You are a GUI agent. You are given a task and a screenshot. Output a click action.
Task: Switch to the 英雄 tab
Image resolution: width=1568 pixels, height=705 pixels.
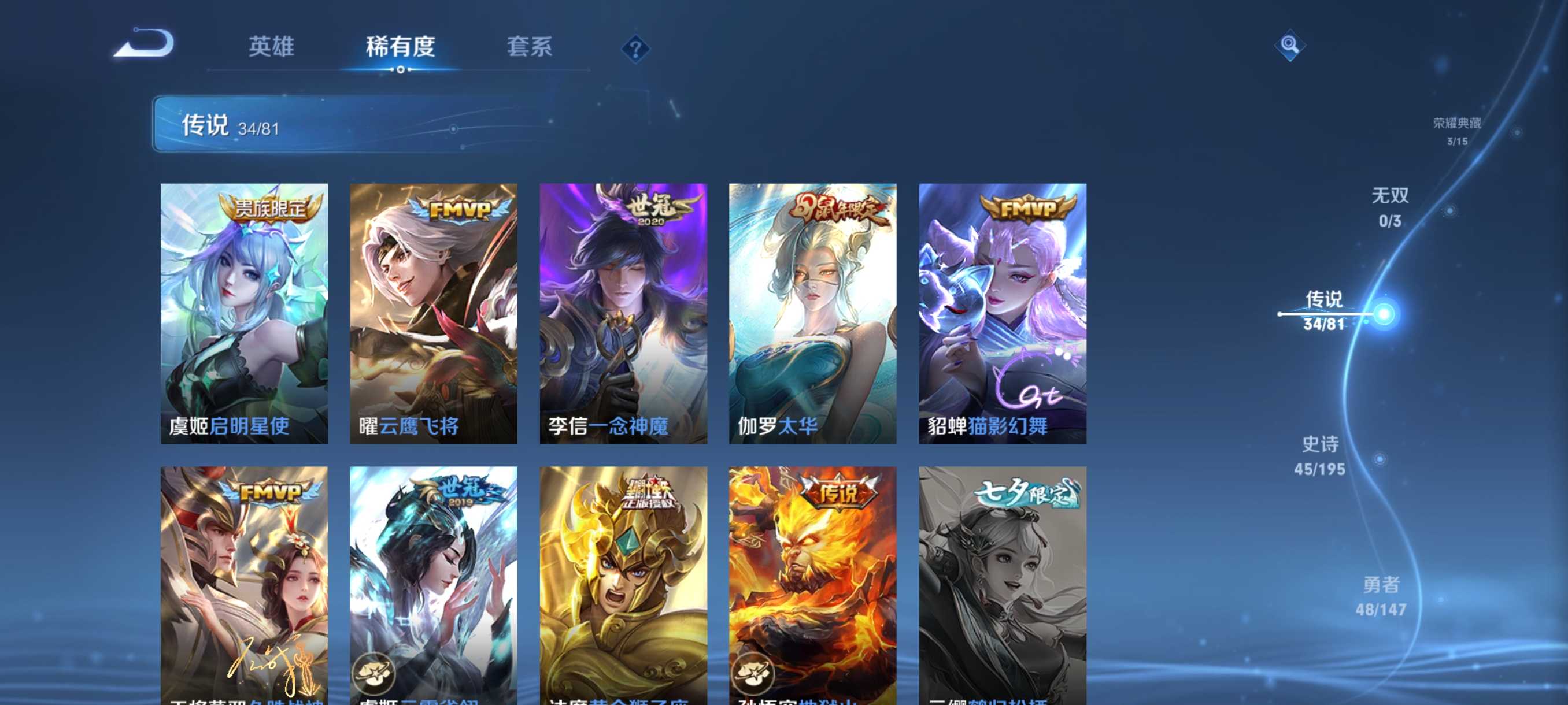point(272,47)
